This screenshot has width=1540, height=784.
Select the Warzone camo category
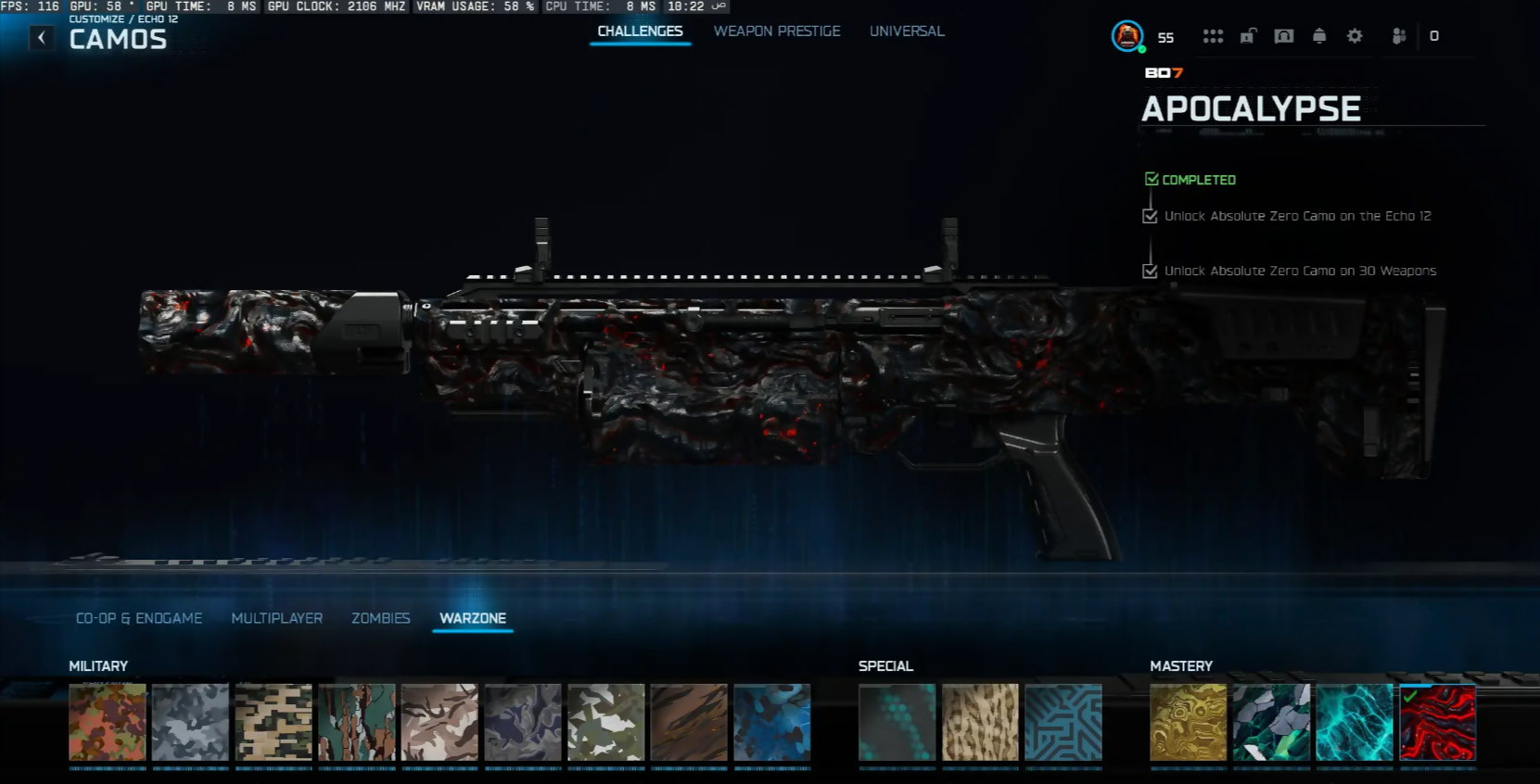coord(473,618)
